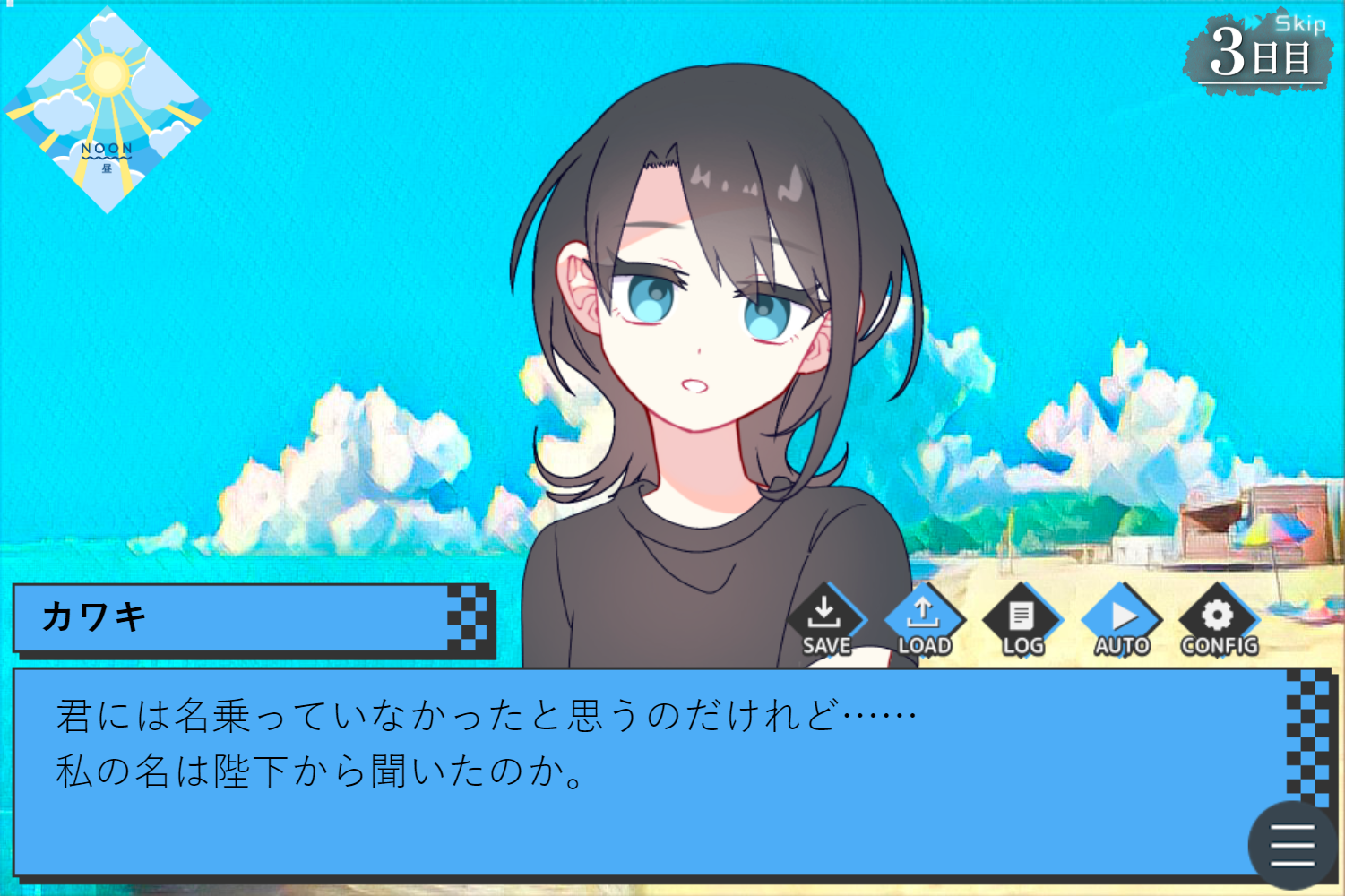1345x896 pixels.
Task: Toggle AUTO text advance
Action: 1121,621
